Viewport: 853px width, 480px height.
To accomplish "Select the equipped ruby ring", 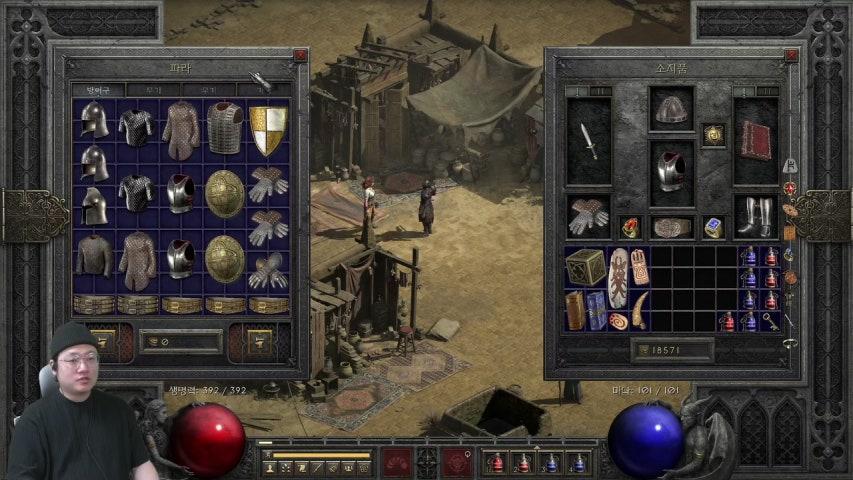I will click(x=629, y=228).
